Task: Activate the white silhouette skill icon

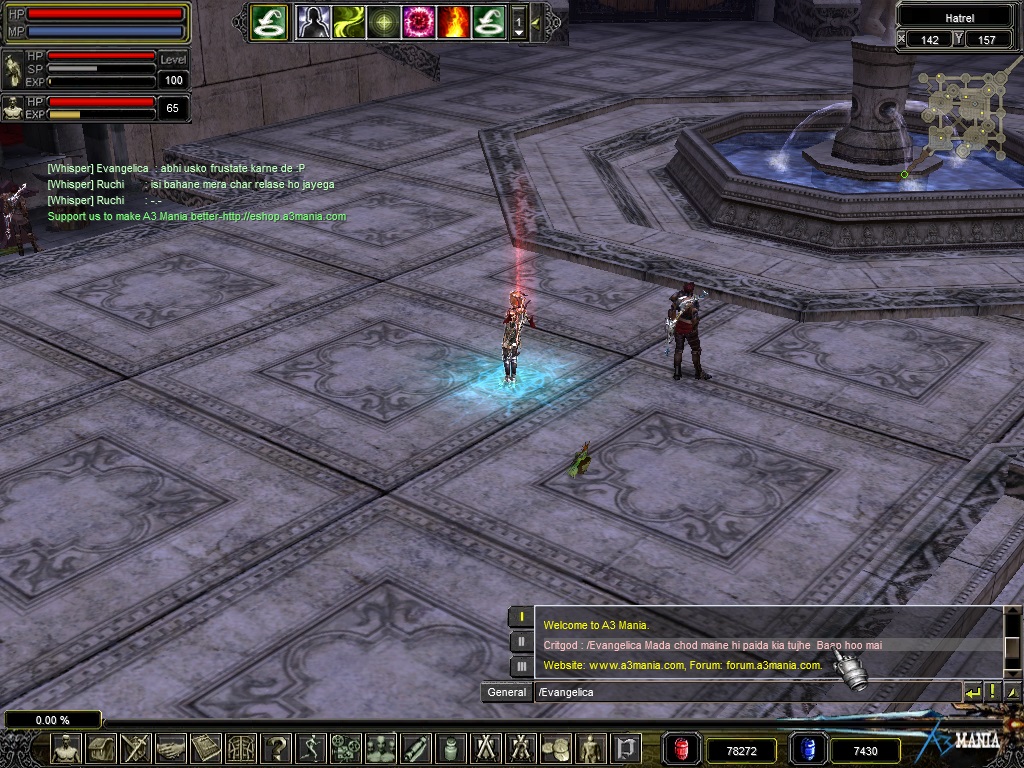Action: (x=313, y=21)
